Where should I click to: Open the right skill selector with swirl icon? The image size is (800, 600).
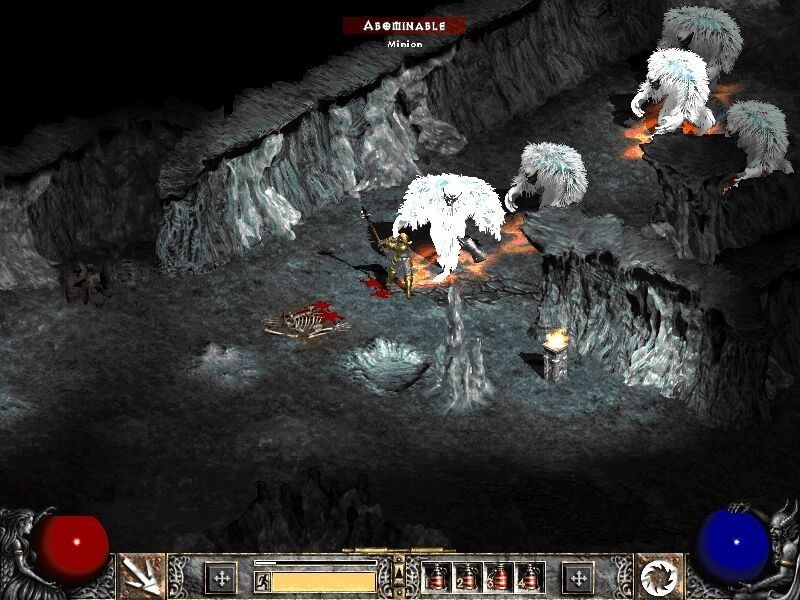tap(659, 576)
